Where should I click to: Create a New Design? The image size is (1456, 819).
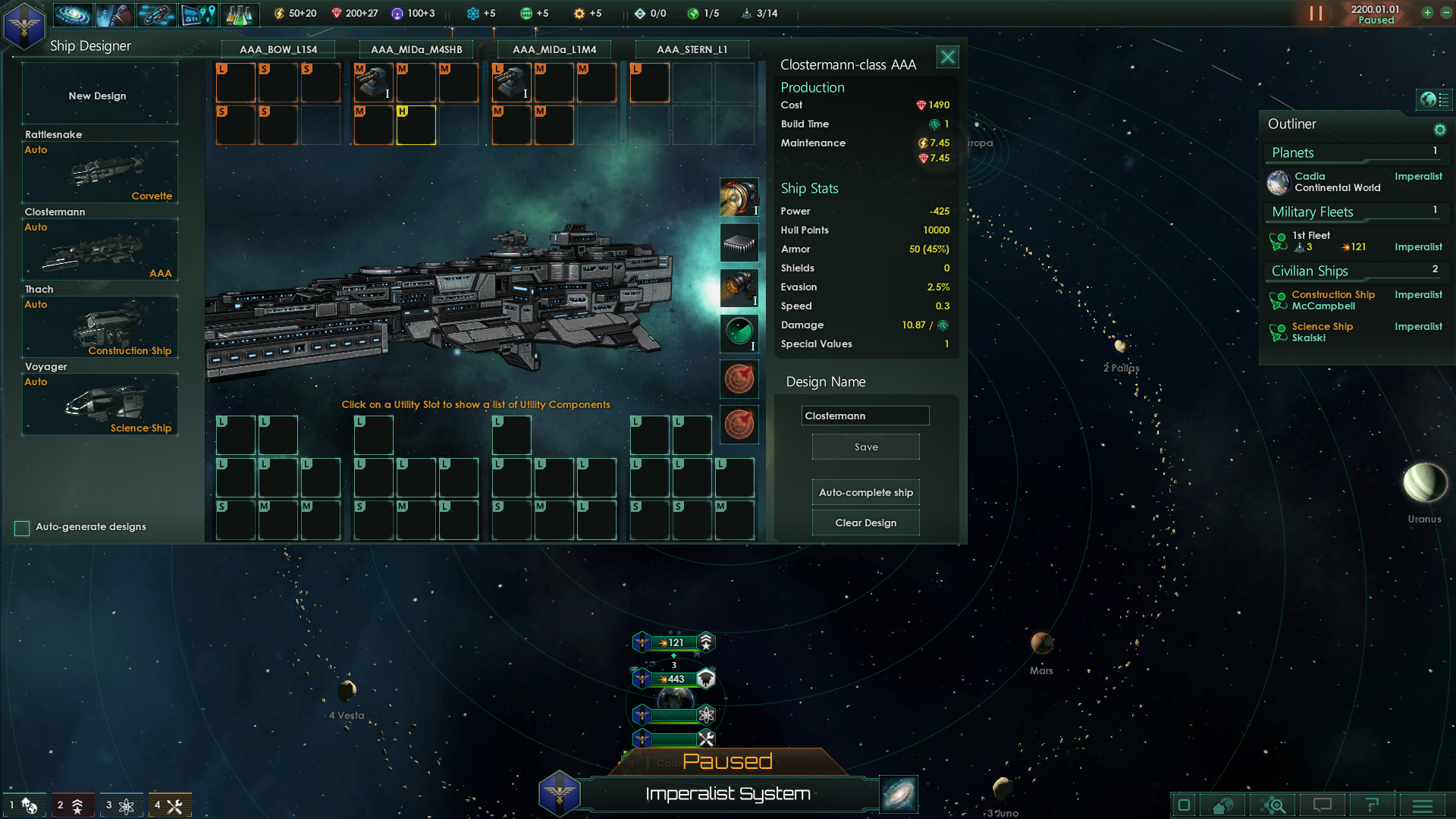click(99, 96)
